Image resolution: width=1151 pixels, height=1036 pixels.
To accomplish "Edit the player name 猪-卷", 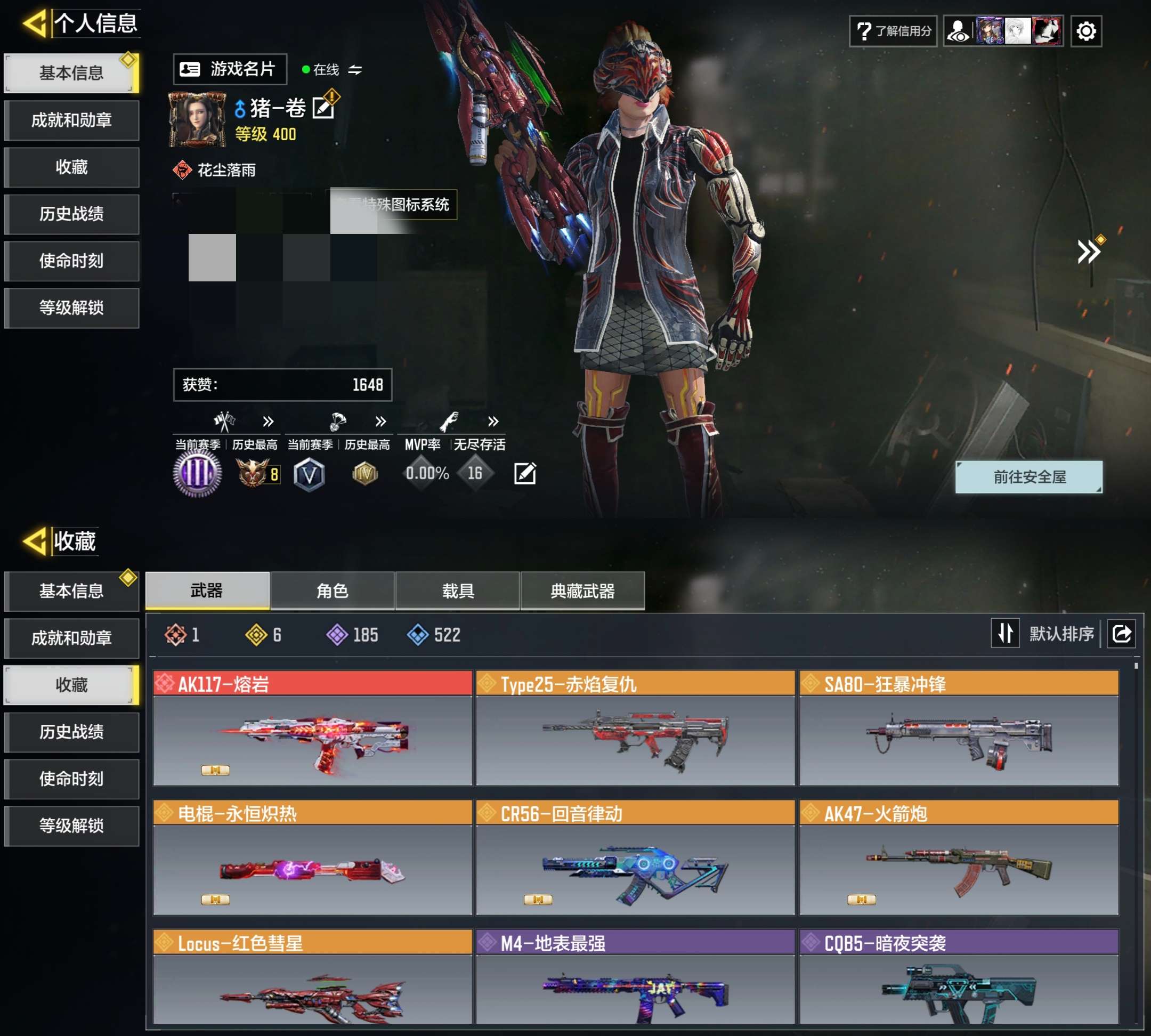I will pos(324,108).
